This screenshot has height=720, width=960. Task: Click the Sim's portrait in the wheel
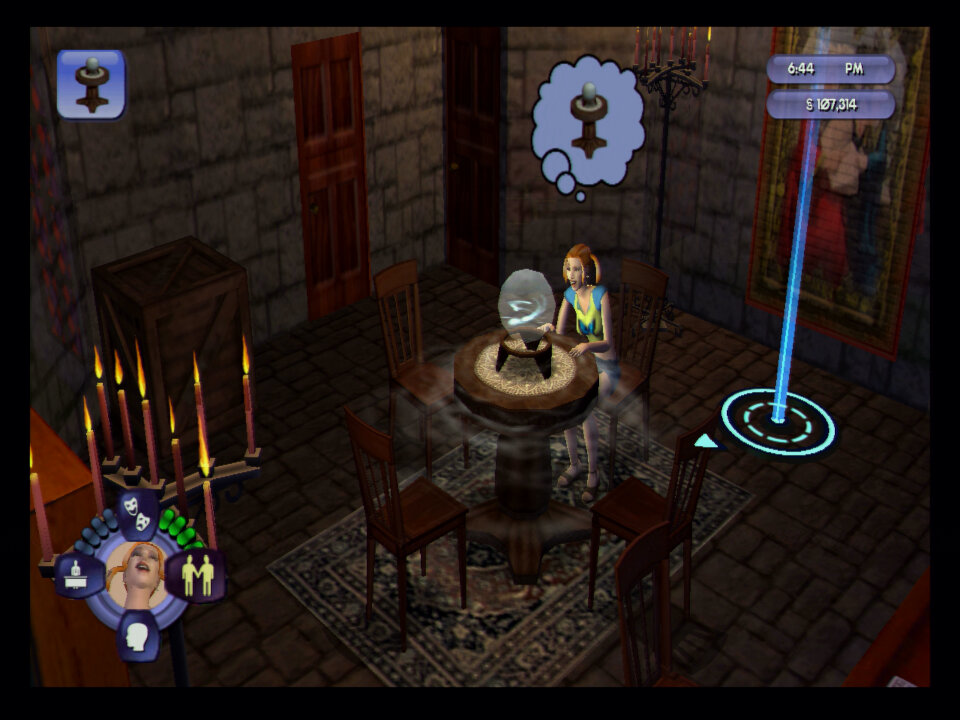pos(137,573)
